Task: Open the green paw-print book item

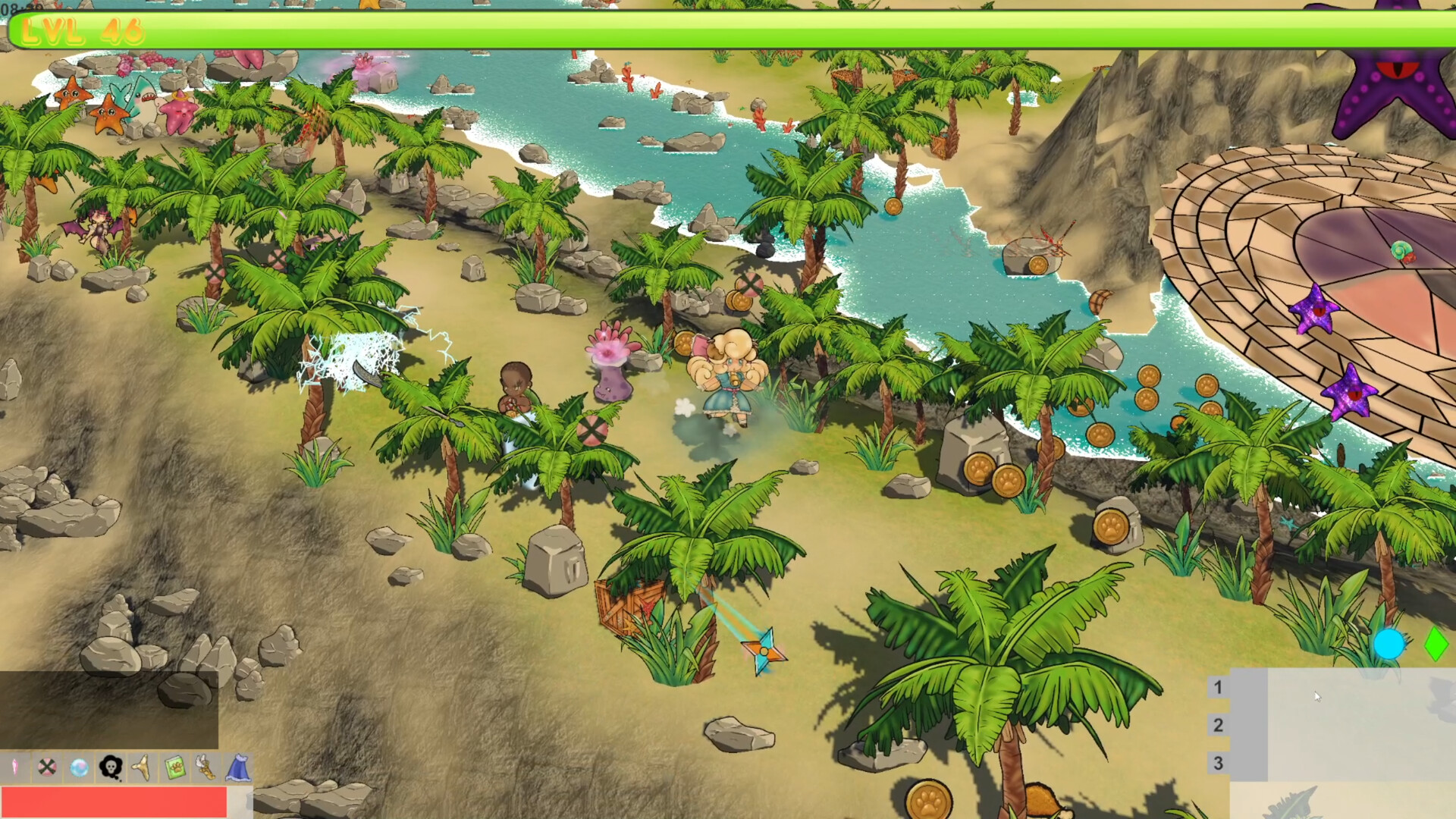Action: [x=174, y=767]
